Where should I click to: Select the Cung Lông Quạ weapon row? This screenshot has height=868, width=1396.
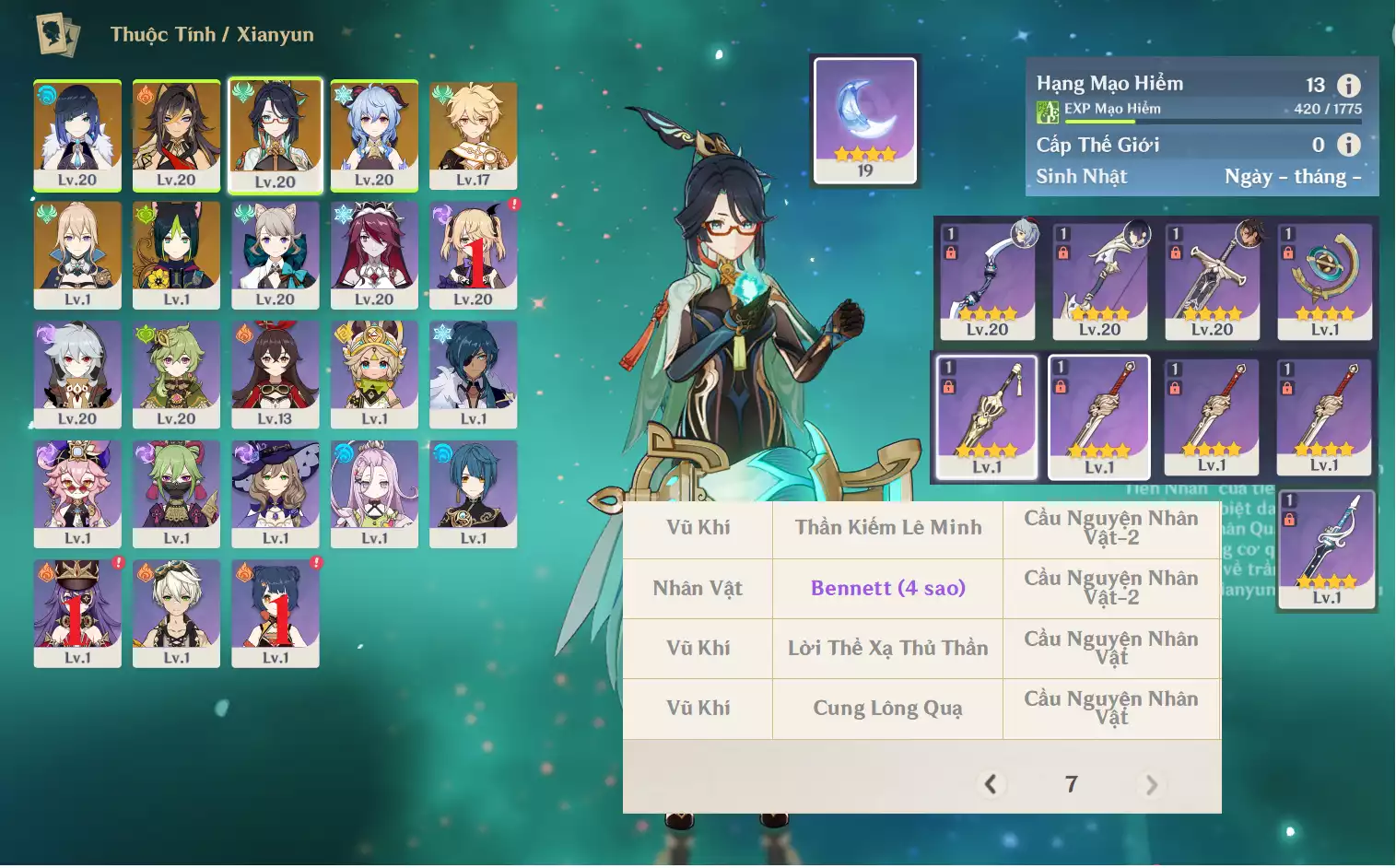pos(887,709)
